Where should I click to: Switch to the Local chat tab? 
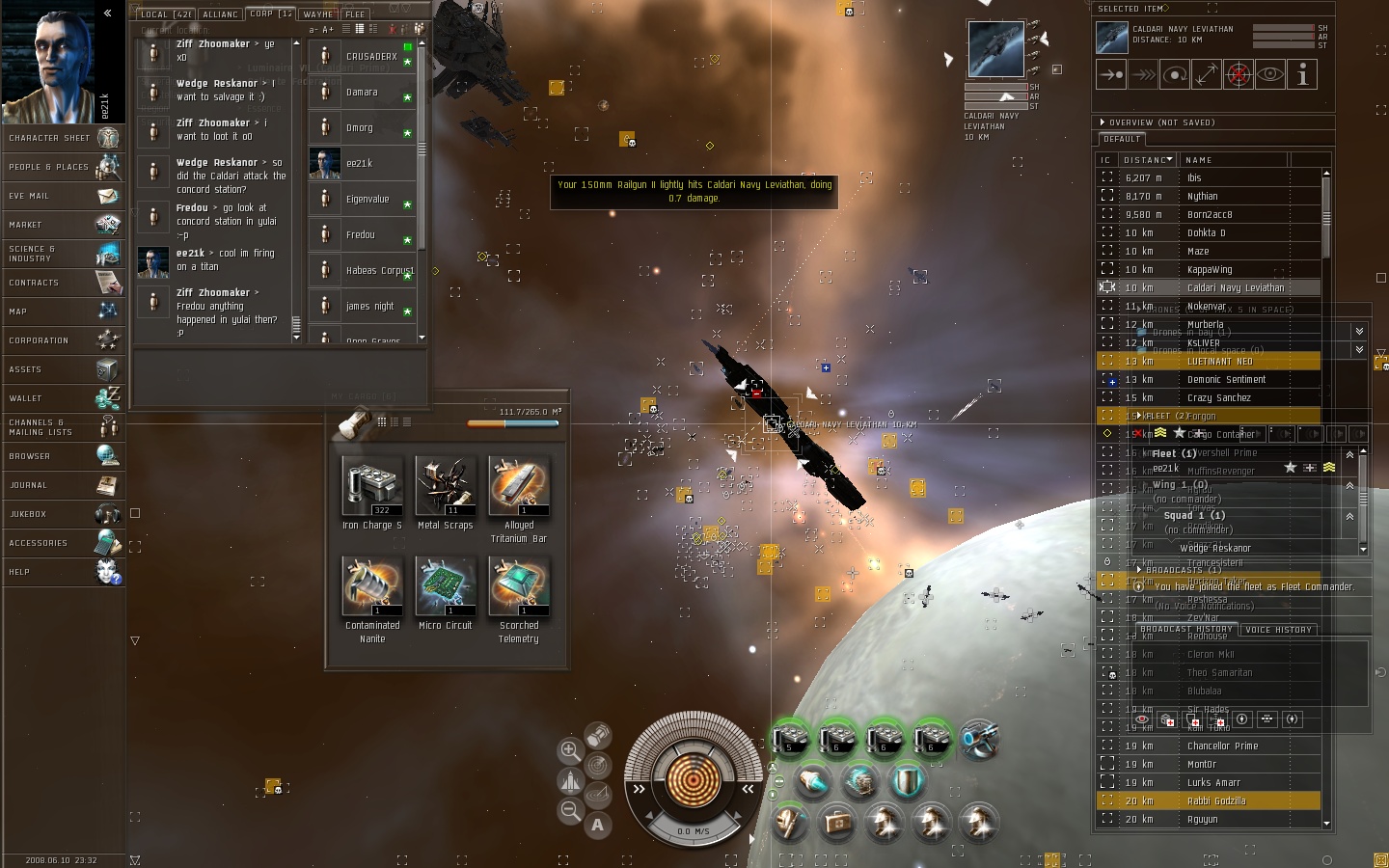pos(165,14)
